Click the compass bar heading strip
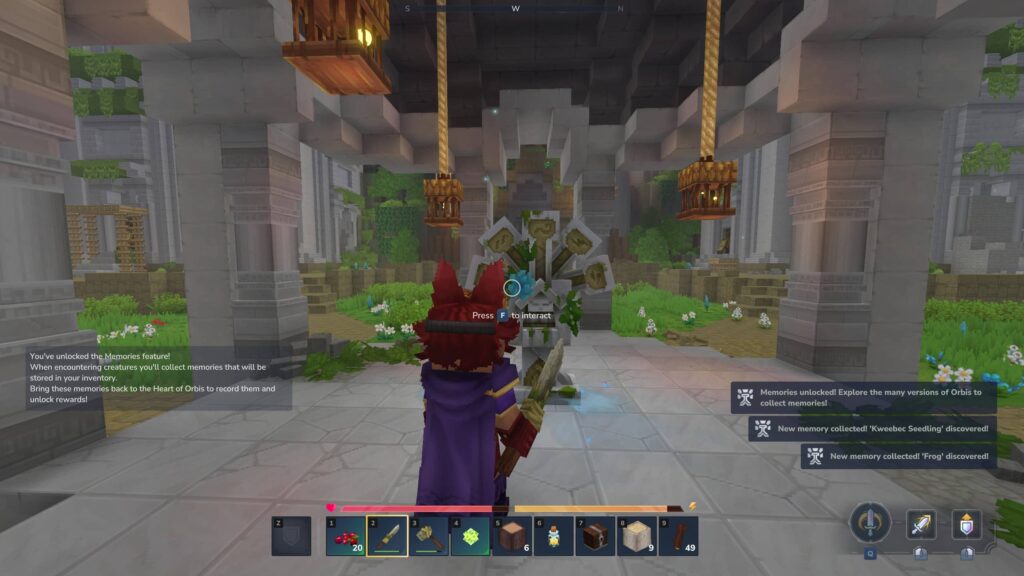 point(513,8)
